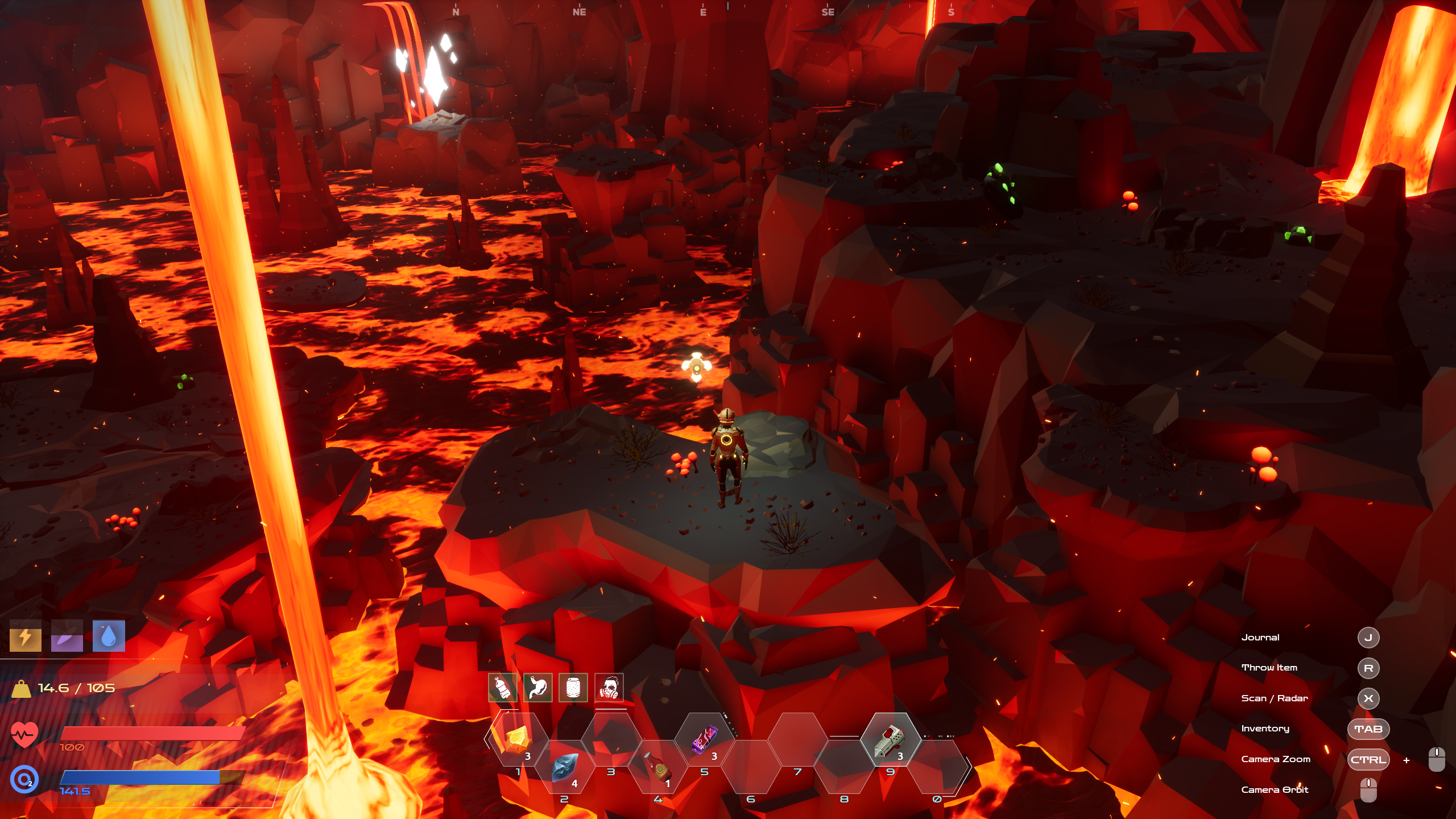Click the stomach hunger status icon
This screenshot has width=1456, height=819.
coord(537,688)
